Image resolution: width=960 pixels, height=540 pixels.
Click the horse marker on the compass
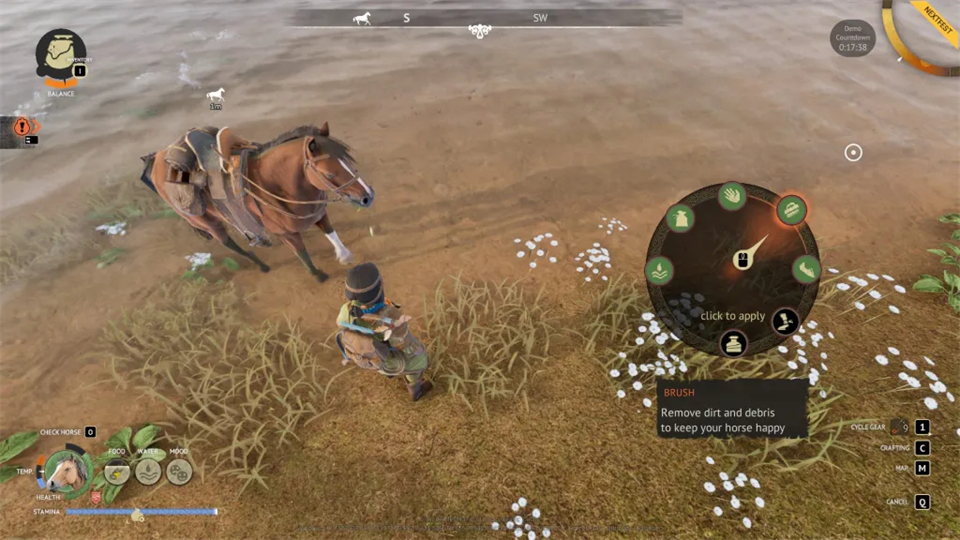361,18
